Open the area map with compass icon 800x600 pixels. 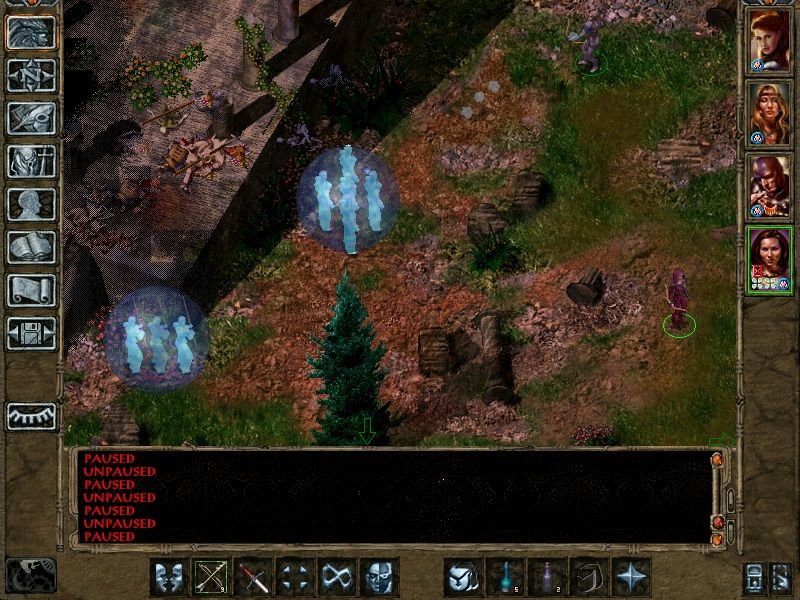coord(31,75)
